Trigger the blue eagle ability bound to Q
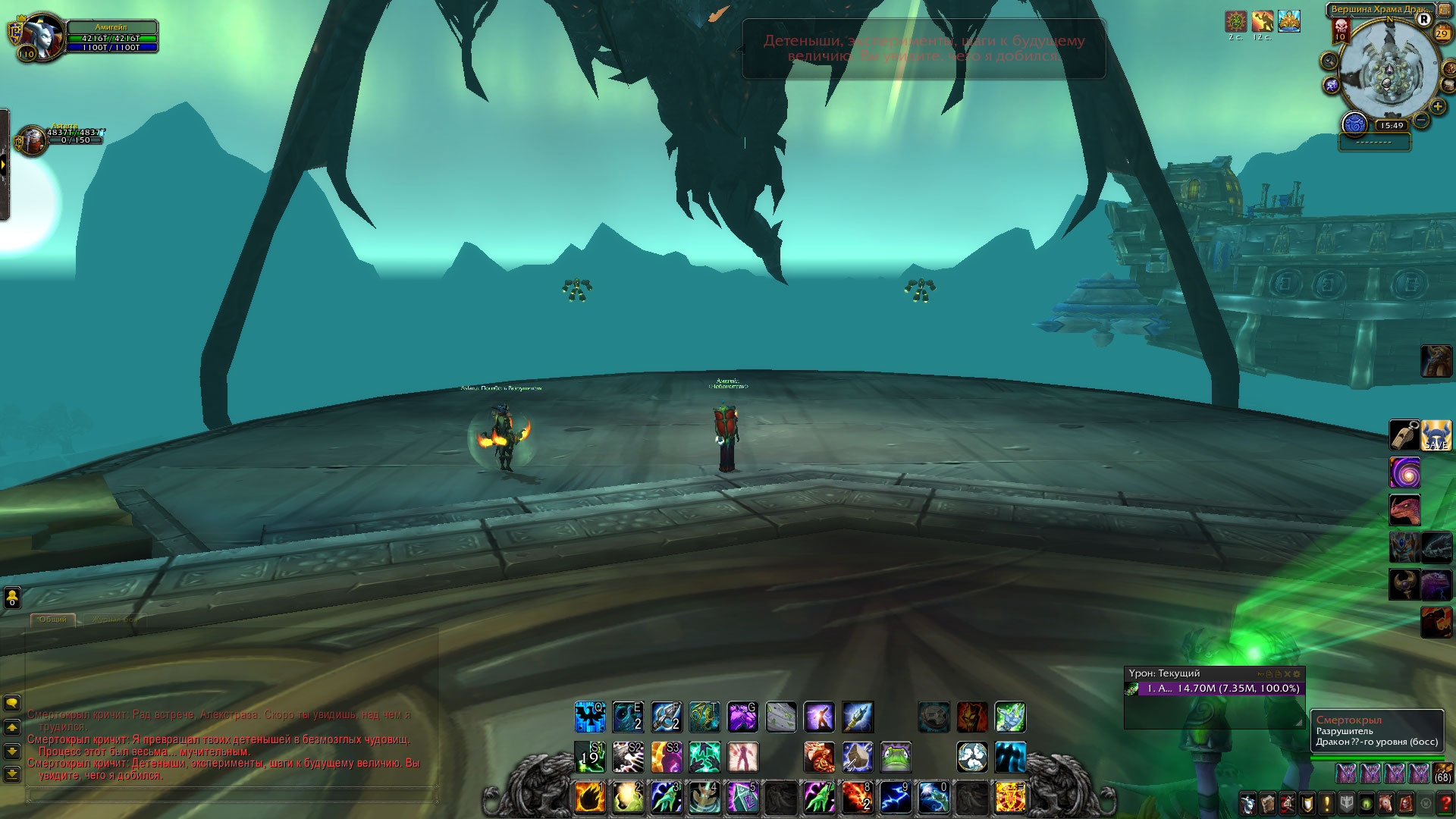Viewport: 1456px width, 819px height. 589,717
